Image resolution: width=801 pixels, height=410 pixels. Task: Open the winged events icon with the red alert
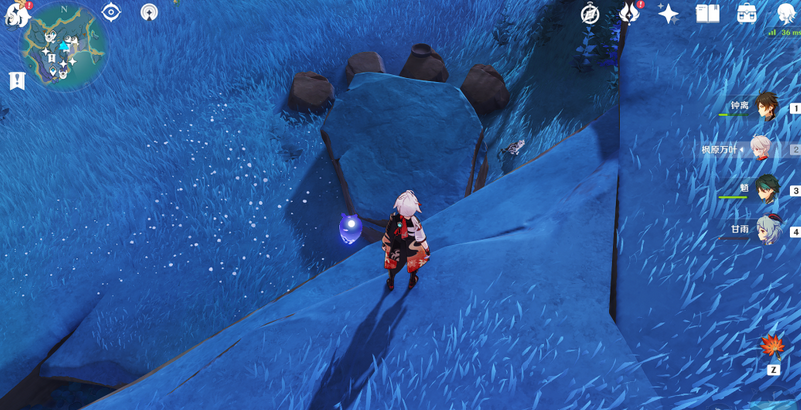pos(629,13)
